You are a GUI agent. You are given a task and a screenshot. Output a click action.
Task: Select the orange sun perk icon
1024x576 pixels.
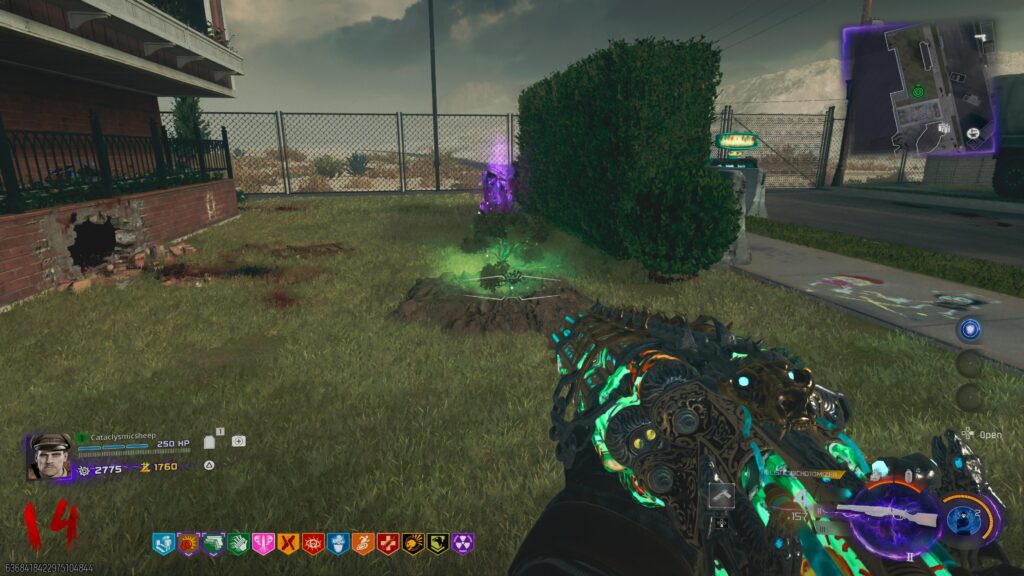pyautogui.click(x=188, y=543)
